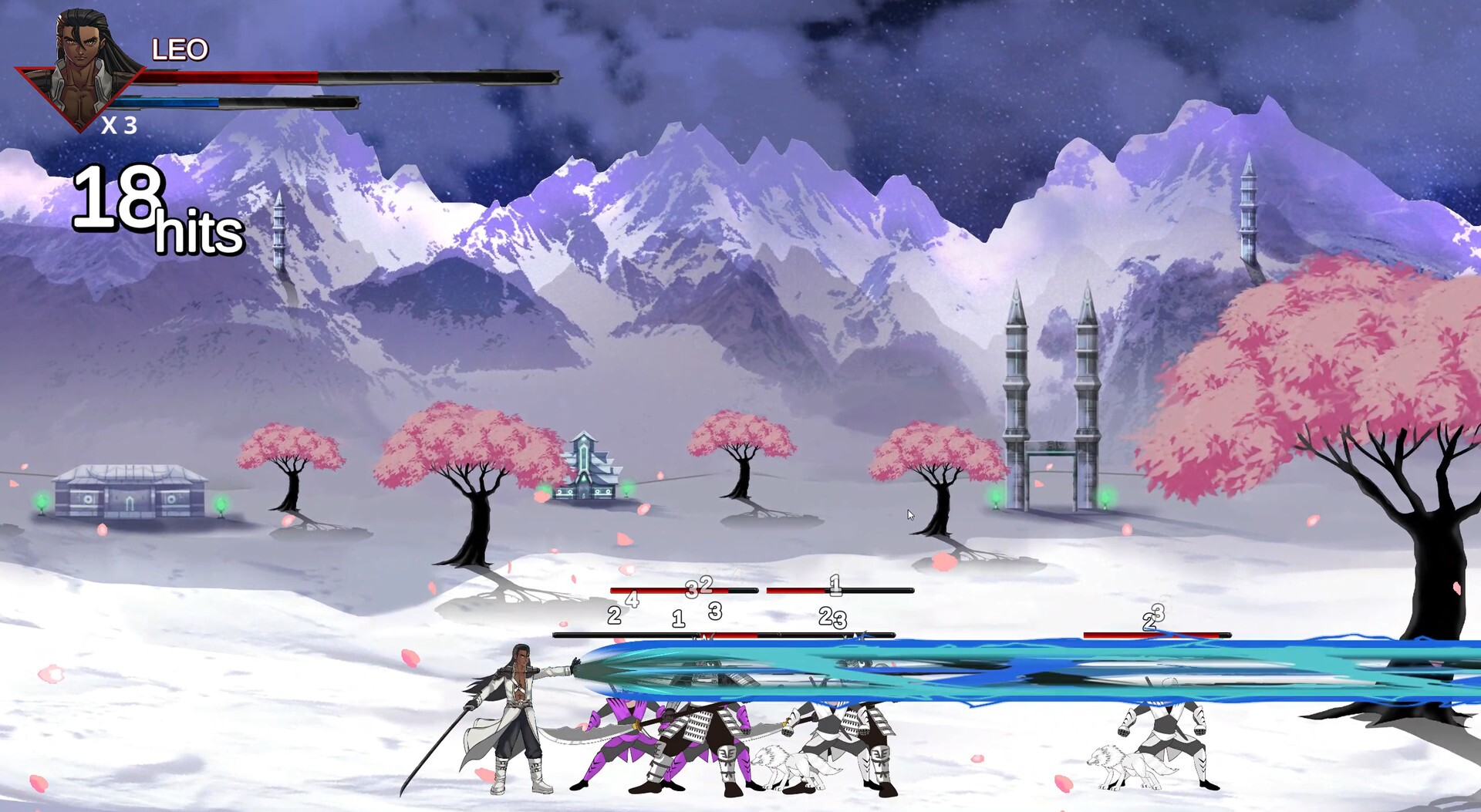Select the tall spire on the right mountain
The image size is (1481, 812).
(1248, 208)
